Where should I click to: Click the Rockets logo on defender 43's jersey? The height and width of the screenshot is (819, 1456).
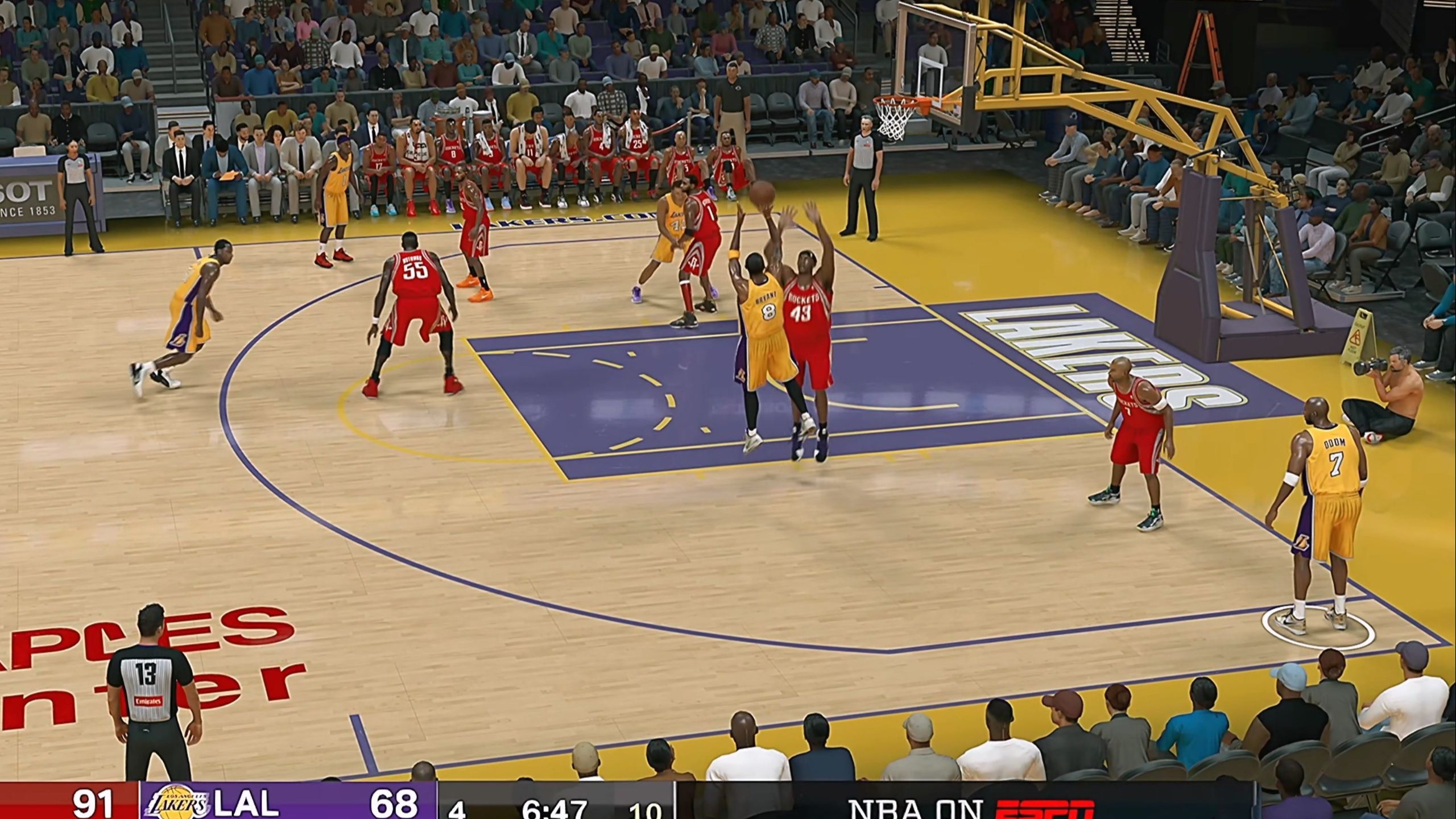[x=804, y=298]
